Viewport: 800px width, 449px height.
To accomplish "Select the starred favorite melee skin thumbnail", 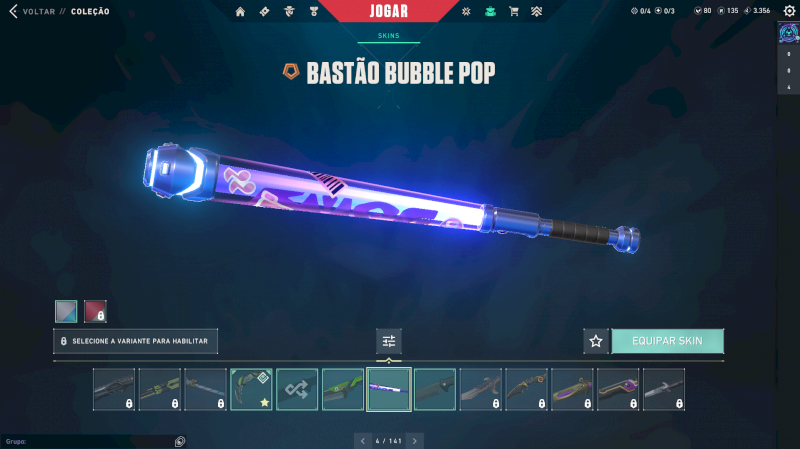I will coord(251,389).
